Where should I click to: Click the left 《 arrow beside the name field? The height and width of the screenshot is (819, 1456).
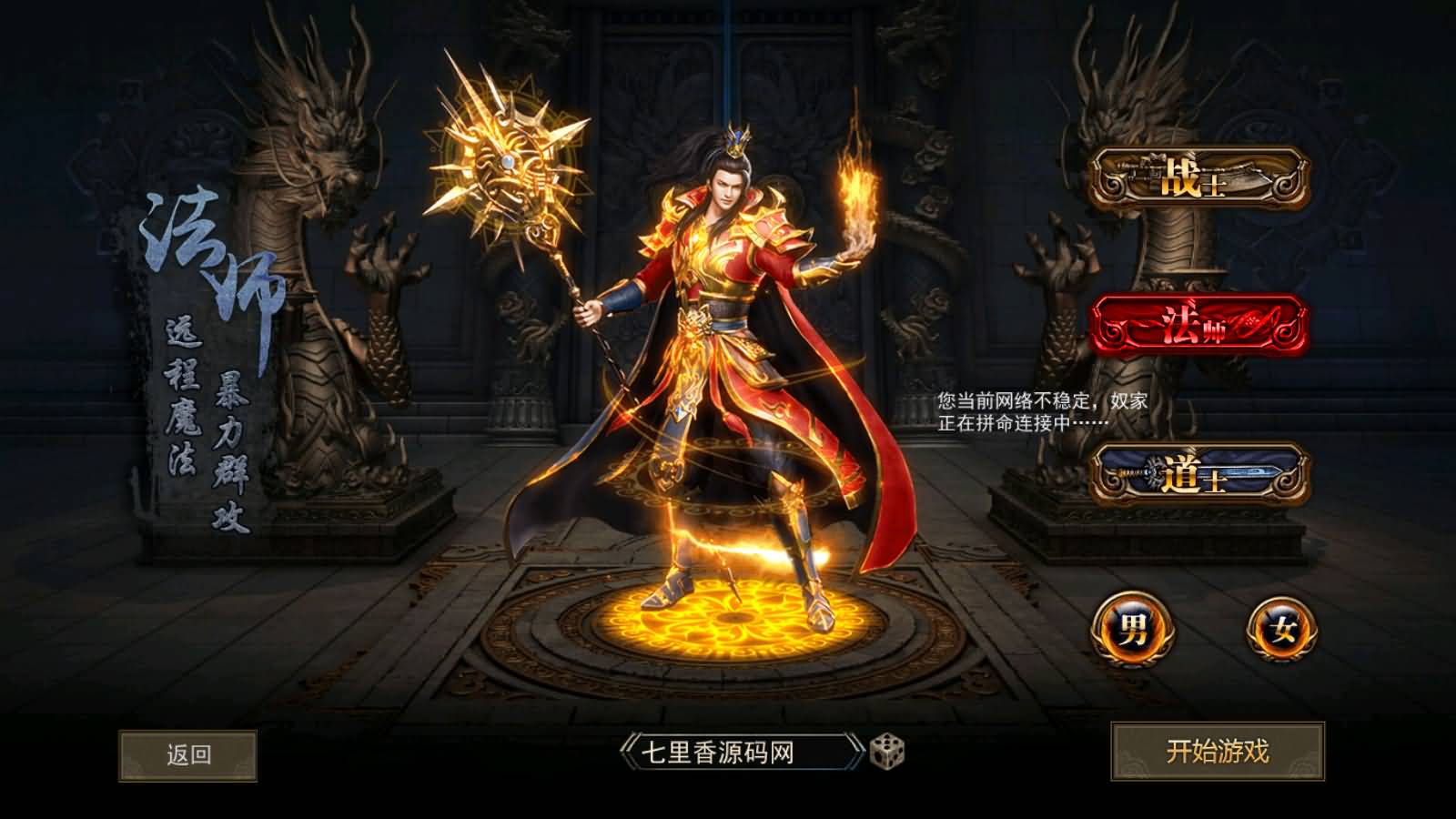click(627, 748)
